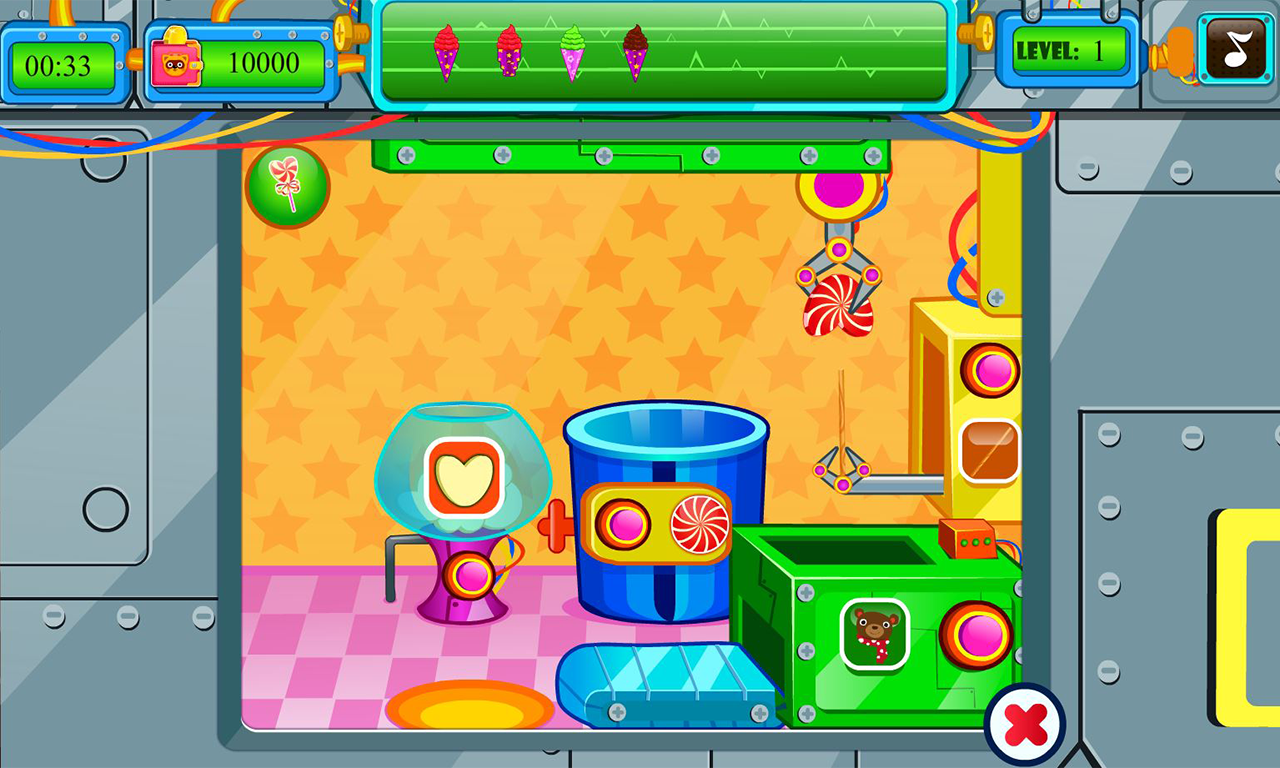The width and height of the screenshot is (1280, 768).
Task: Click the green lollipop icon
Action: (287, 186)
